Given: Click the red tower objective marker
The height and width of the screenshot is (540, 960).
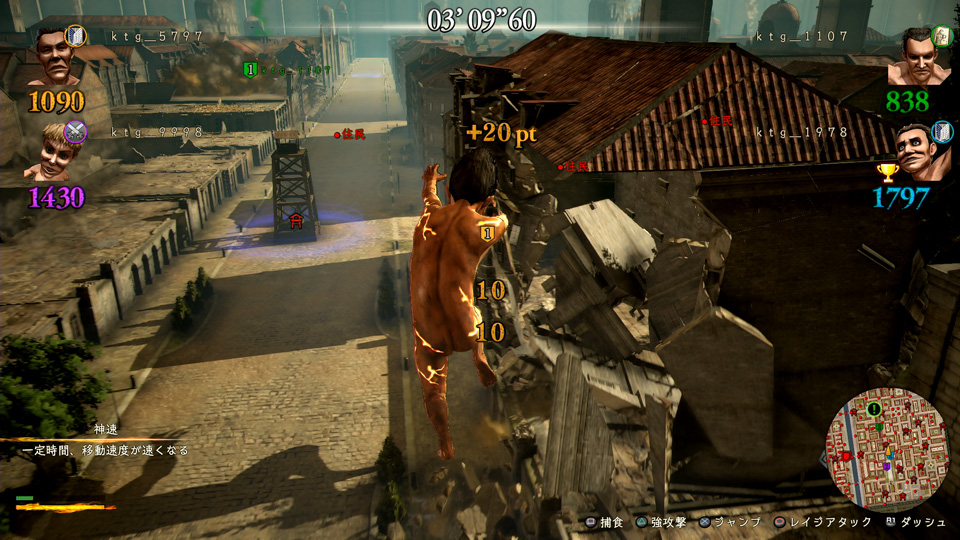Looking at the screenshot, I should (295, 222).
